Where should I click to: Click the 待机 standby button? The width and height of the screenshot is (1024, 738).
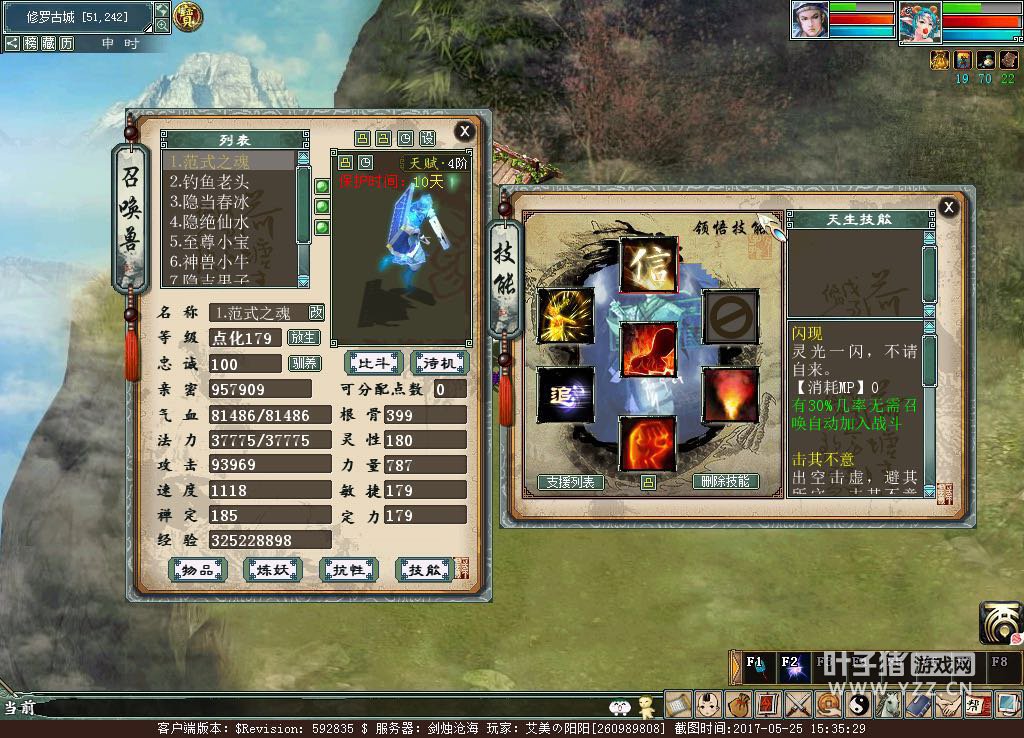[x=439, y=361]
